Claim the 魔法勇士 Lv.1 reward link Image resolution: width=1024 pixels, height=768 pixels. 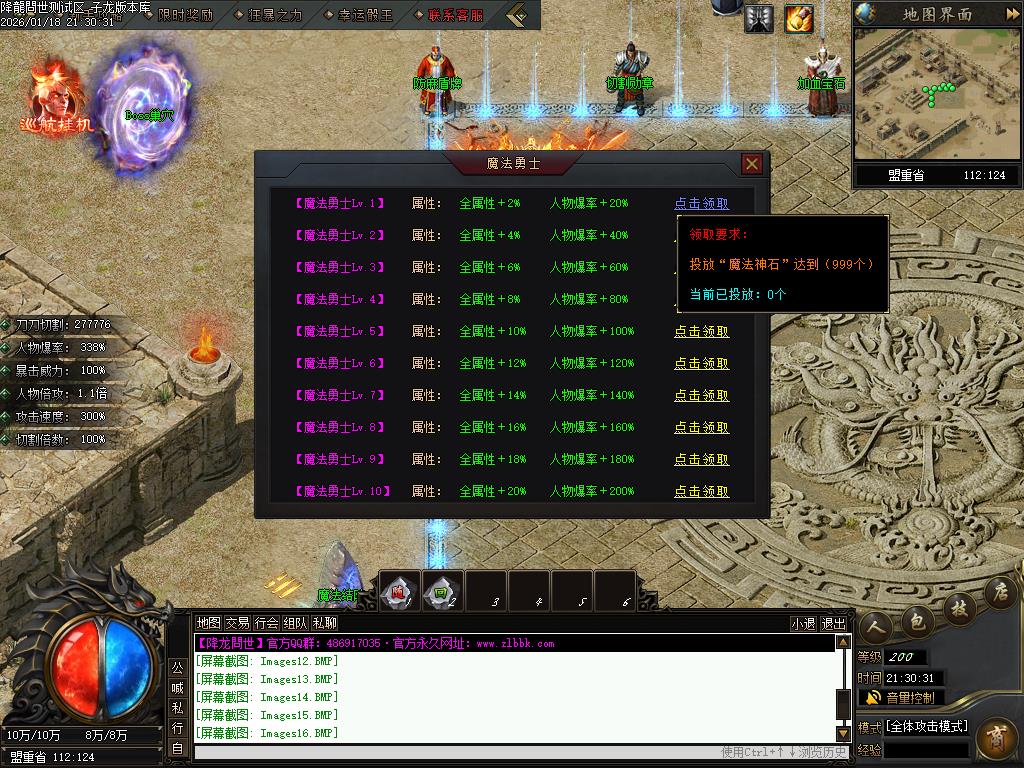click(701, 203)
